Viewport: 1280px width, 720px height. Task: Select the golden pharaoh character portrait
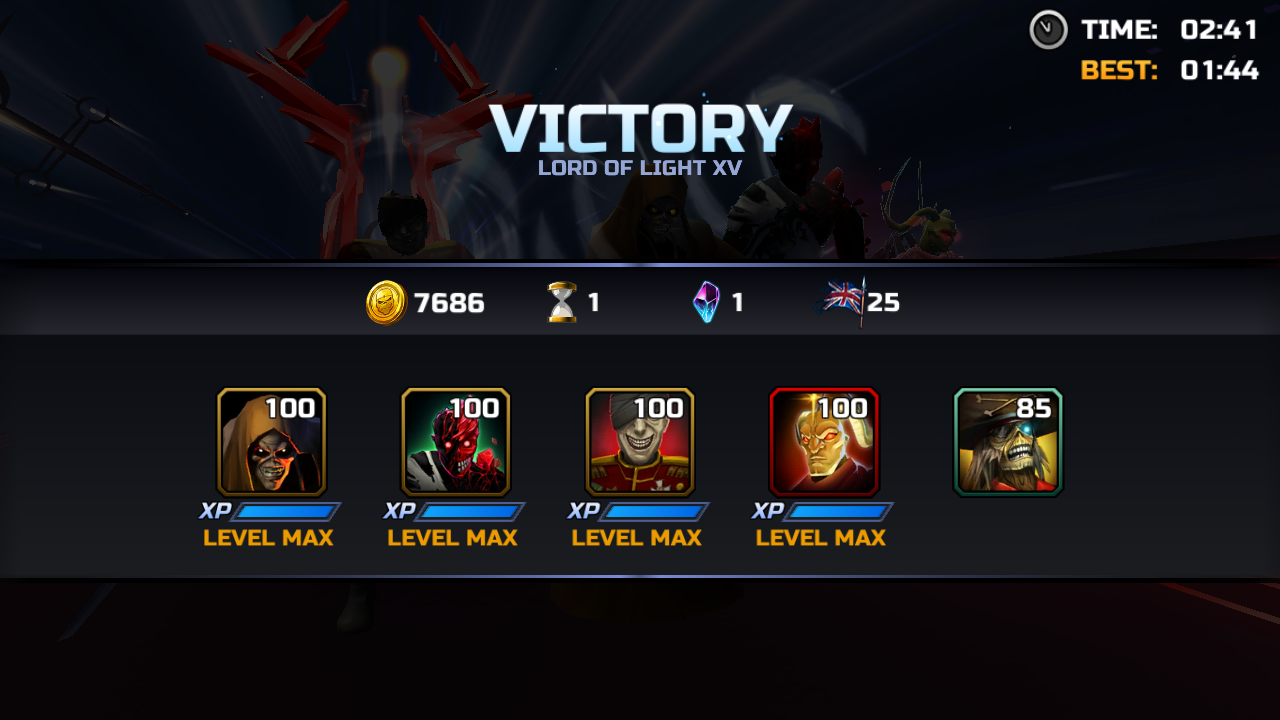823,442
